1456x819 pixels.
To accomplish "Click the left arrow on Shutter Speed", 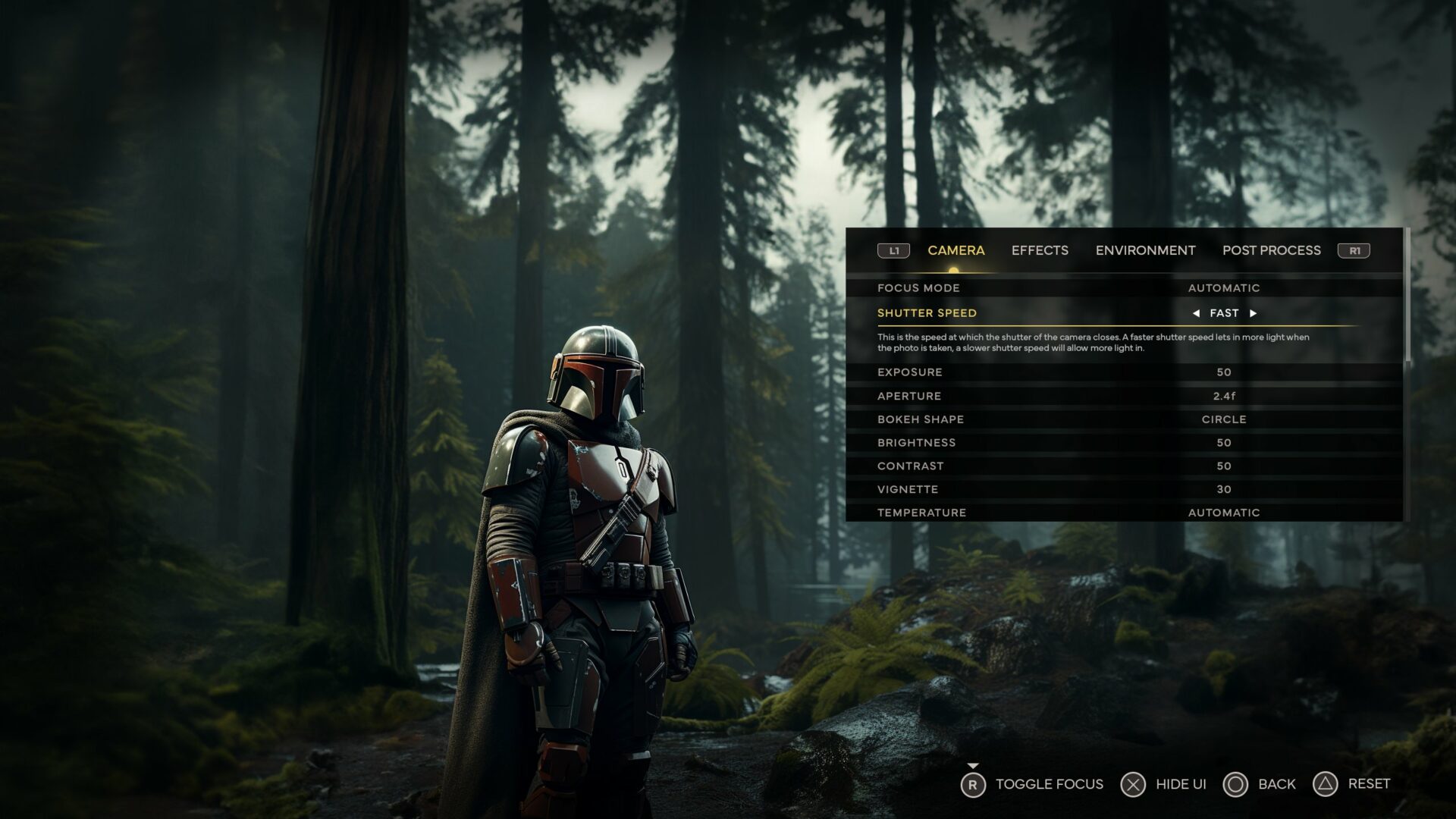I will (x=1197, y=312).
